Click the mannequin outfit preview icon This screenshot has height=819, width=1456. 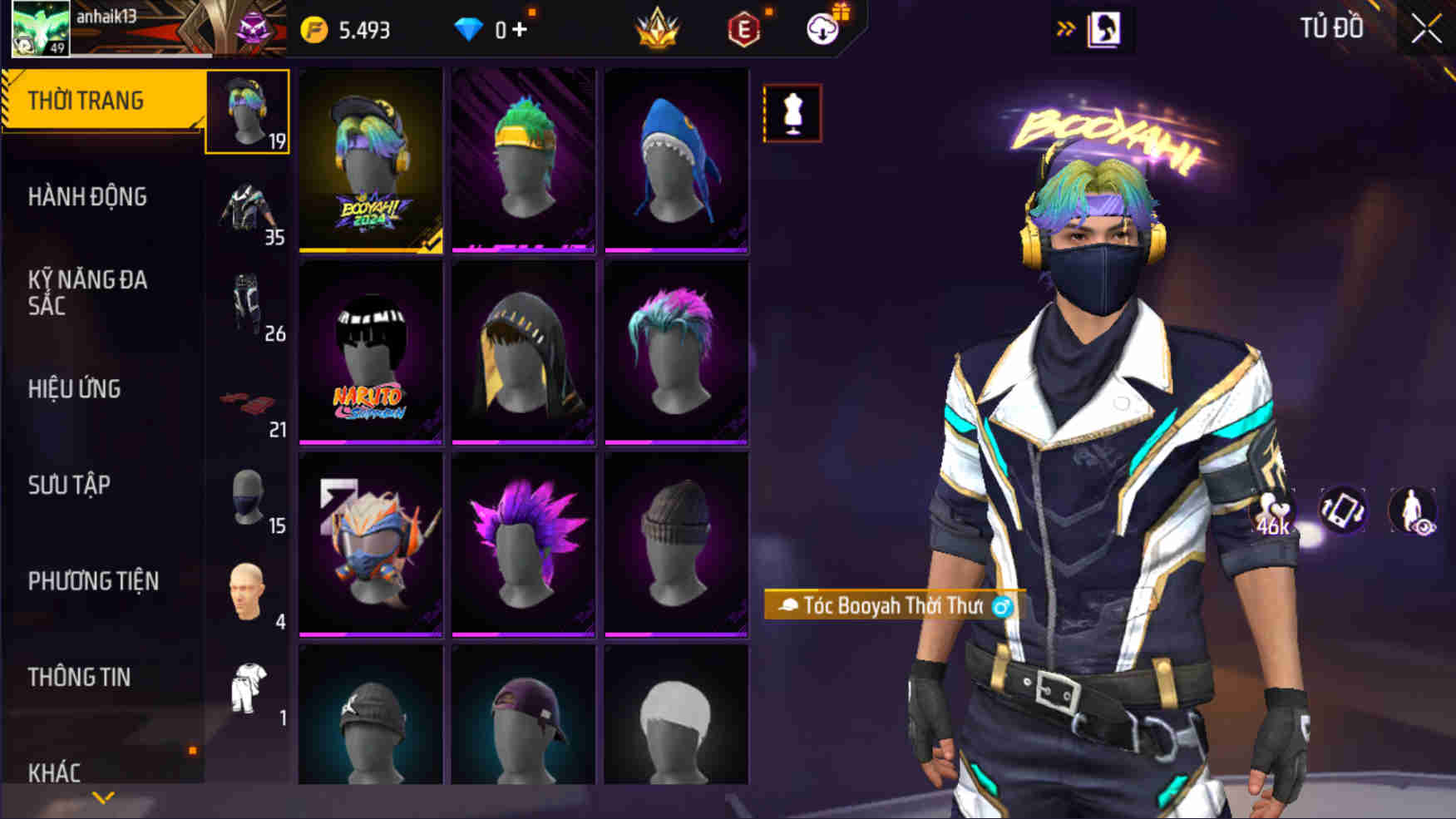(x=792, y=113)
